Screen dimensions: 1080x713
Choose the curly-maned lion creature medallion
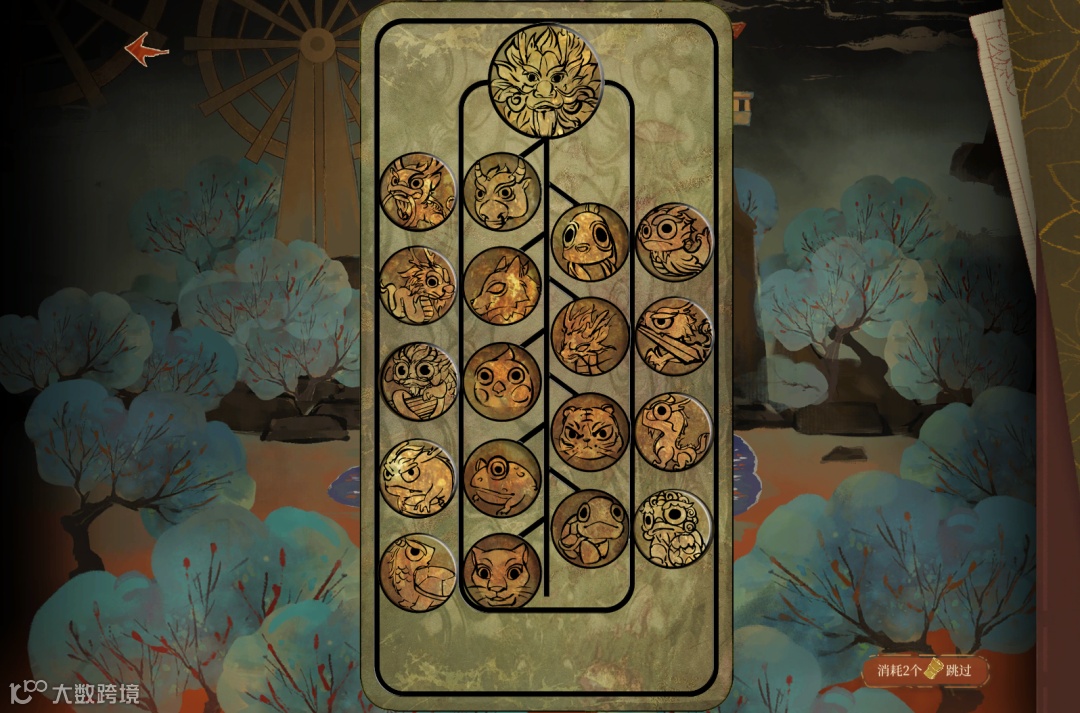[x=674, y=527]
